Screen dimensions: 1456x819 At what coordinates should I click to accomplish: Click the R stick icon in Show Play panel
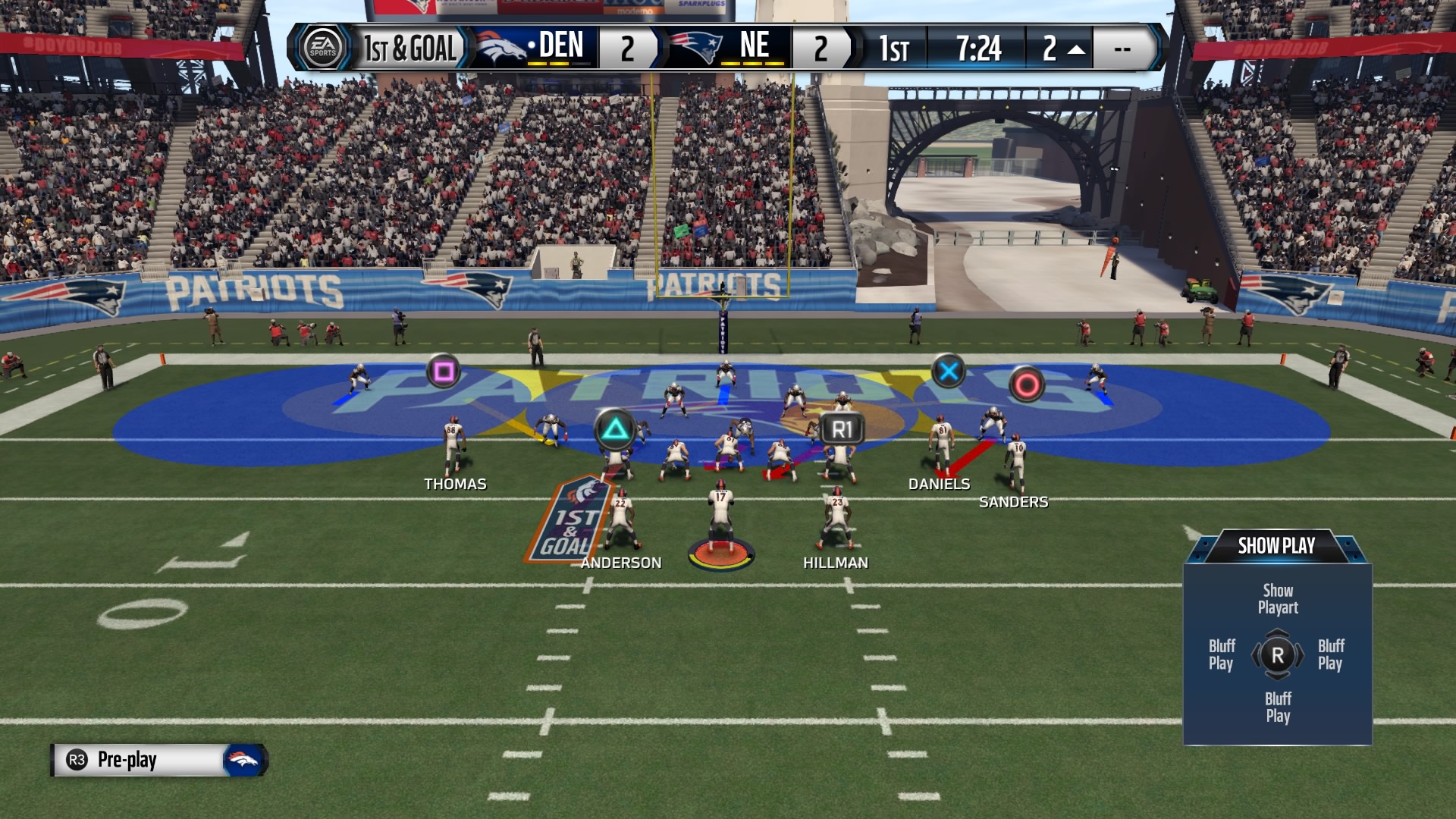click(1278, 656)
